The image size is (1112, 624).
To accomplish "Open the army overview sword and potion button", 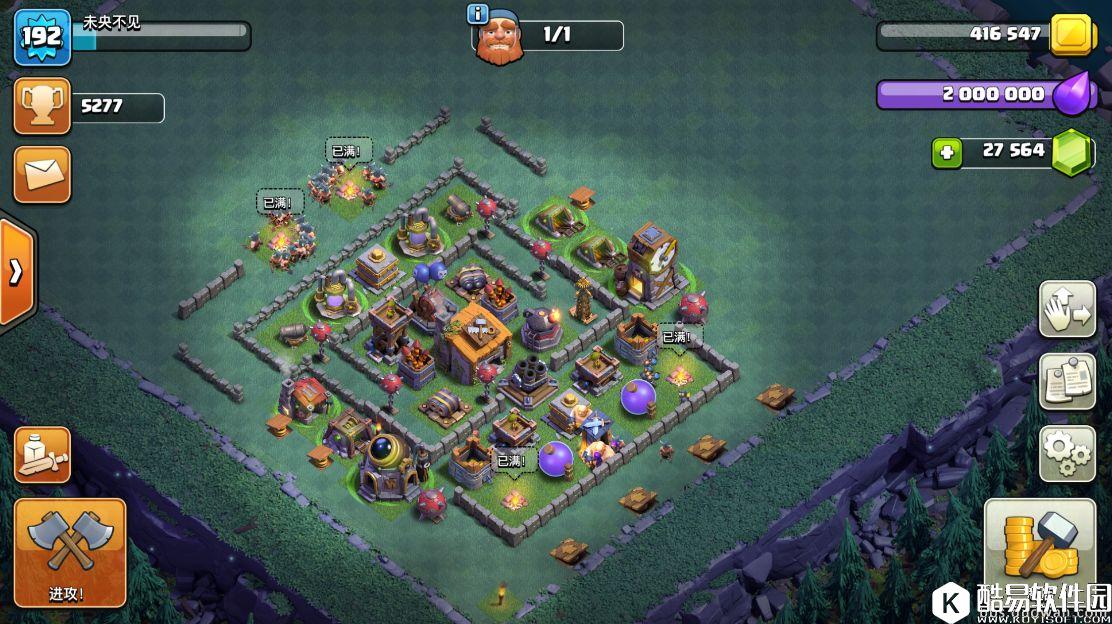I will click(x=42, y=455).
